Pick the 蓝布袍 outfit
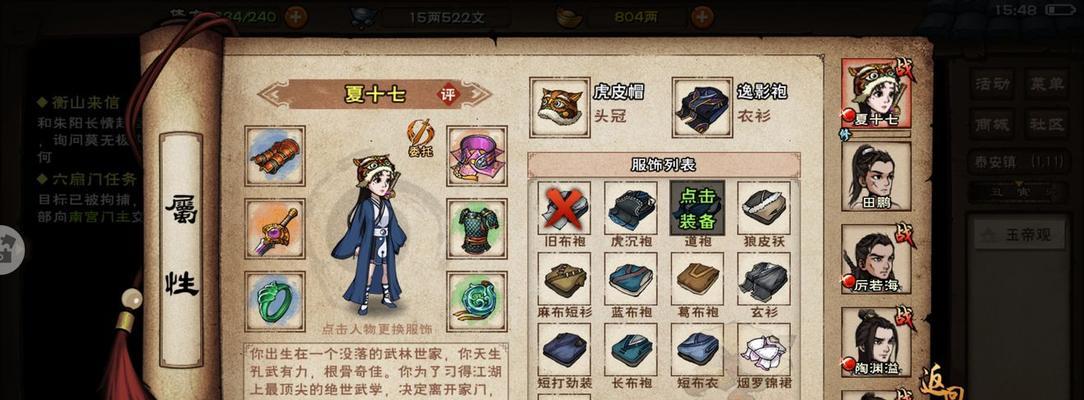Screen dimensions: 1084x400 pyautogui.click(x=631, y=278)
